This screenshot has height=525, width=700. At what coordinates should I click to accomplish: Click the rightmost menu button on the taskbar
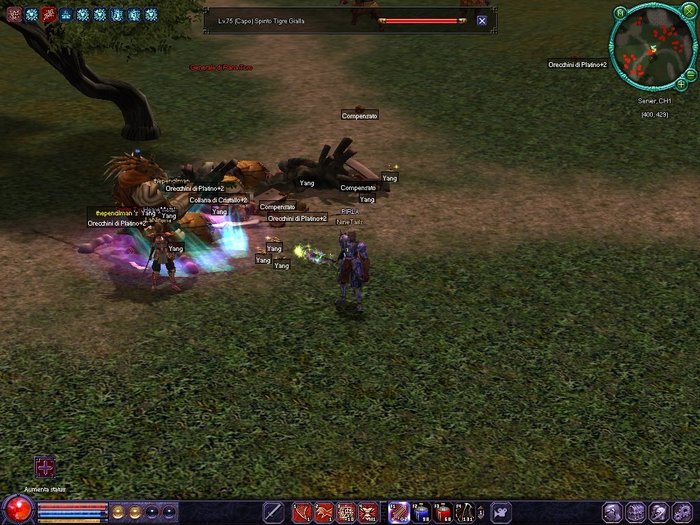[686, 512]
